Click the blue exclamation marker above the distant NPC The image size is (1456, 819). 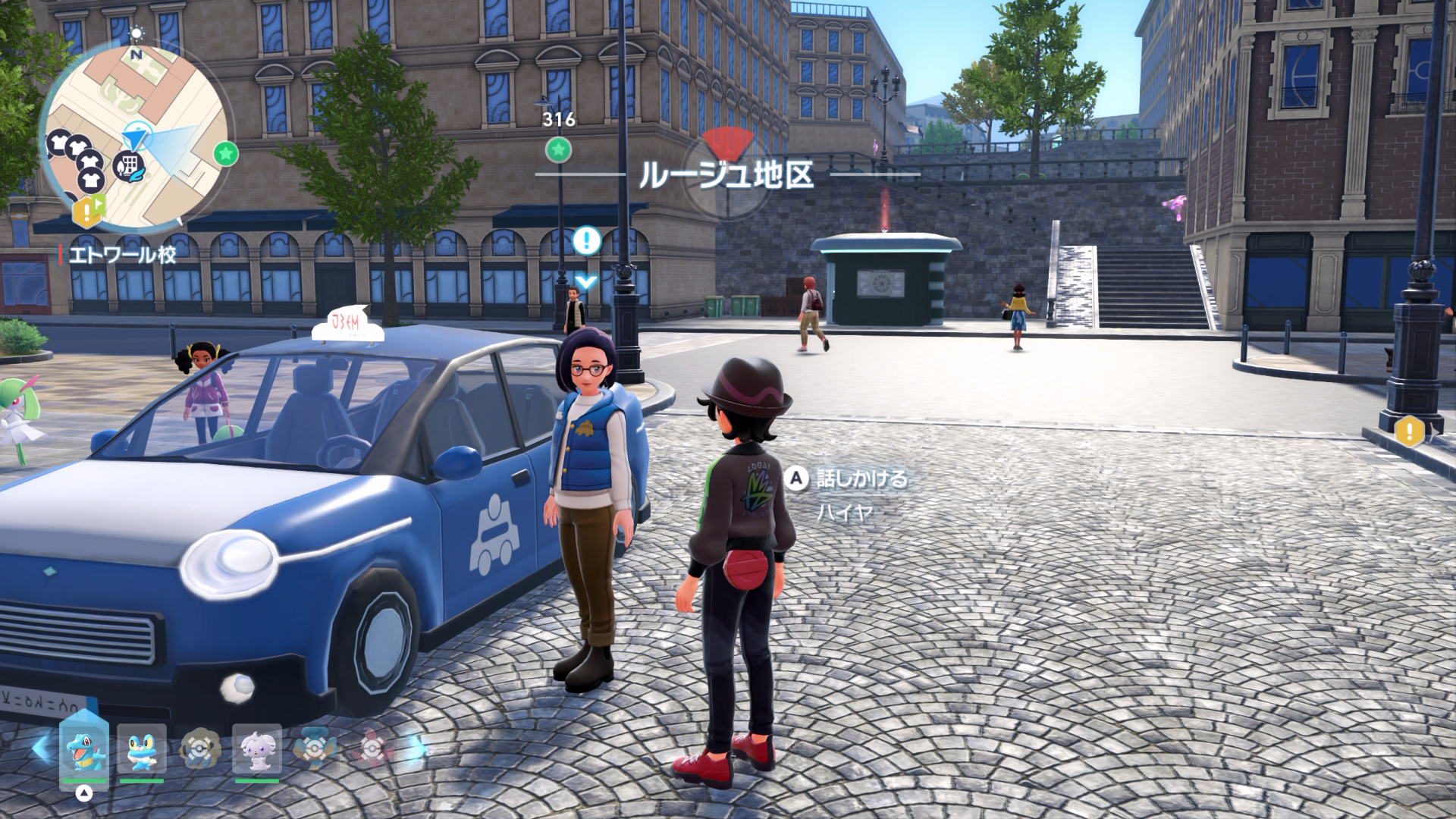click(586, 241)
